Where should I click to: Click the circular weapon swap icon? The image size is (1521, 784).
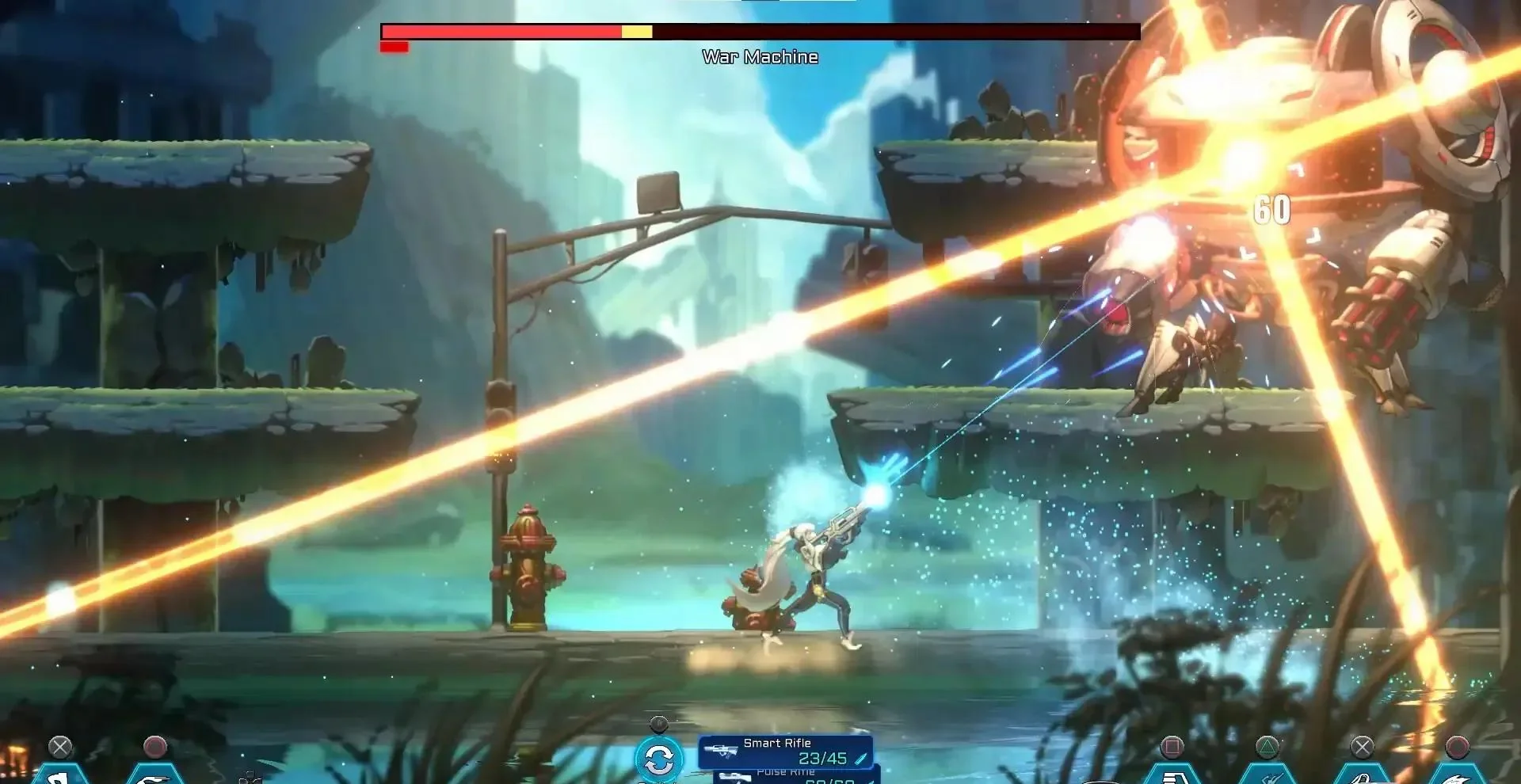[x=658, y=759]
